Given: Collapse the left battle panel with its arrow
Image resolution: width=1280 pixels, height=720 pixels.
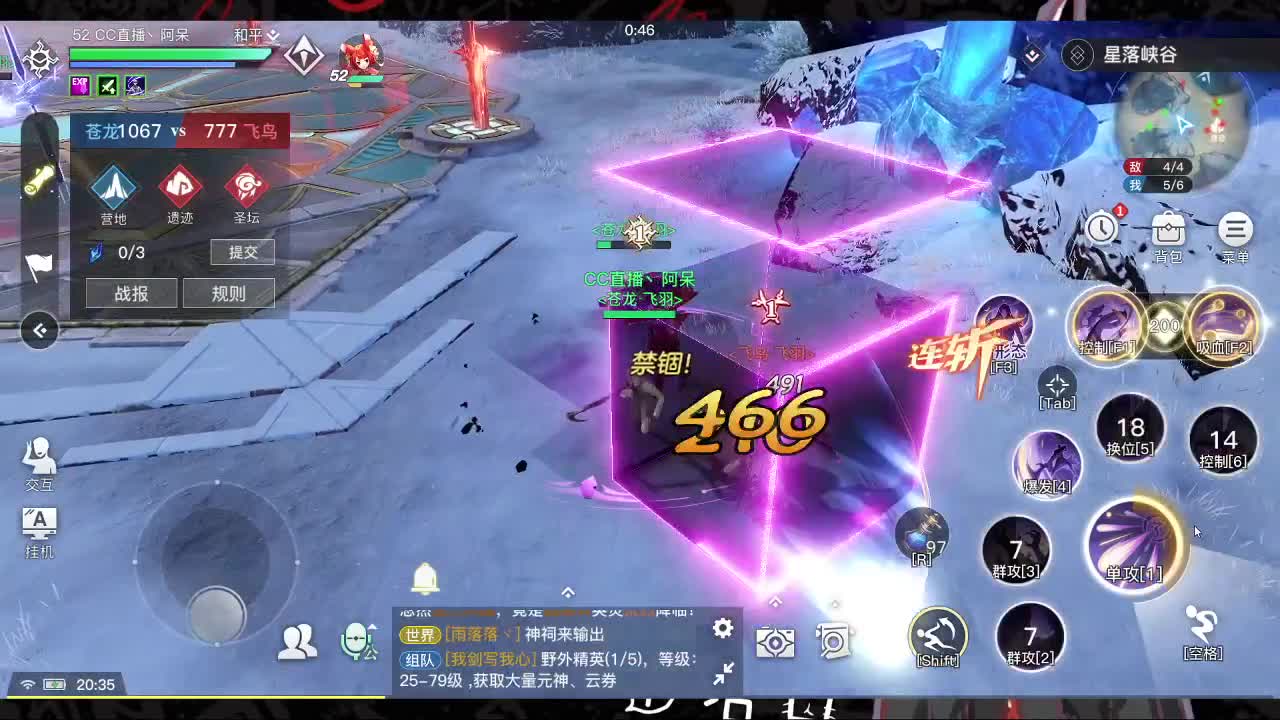Looking at the screenshot, I should (x=37, y=331).
